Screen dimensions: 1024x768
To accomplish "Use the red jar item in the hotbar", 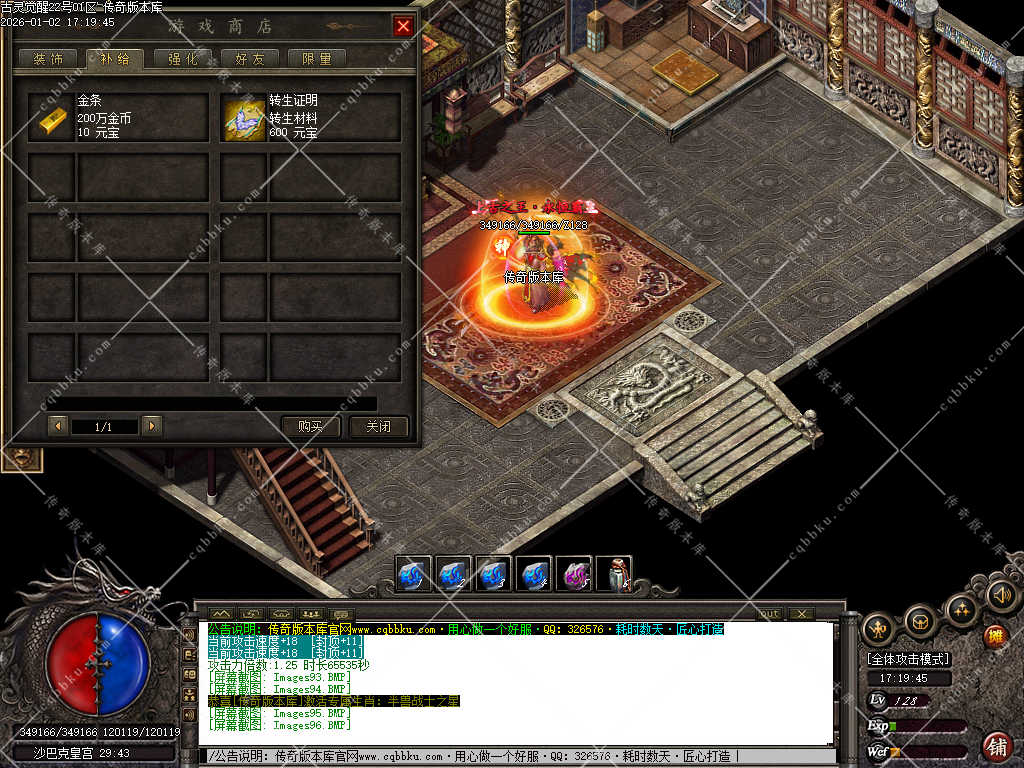I will pos(613,574).
